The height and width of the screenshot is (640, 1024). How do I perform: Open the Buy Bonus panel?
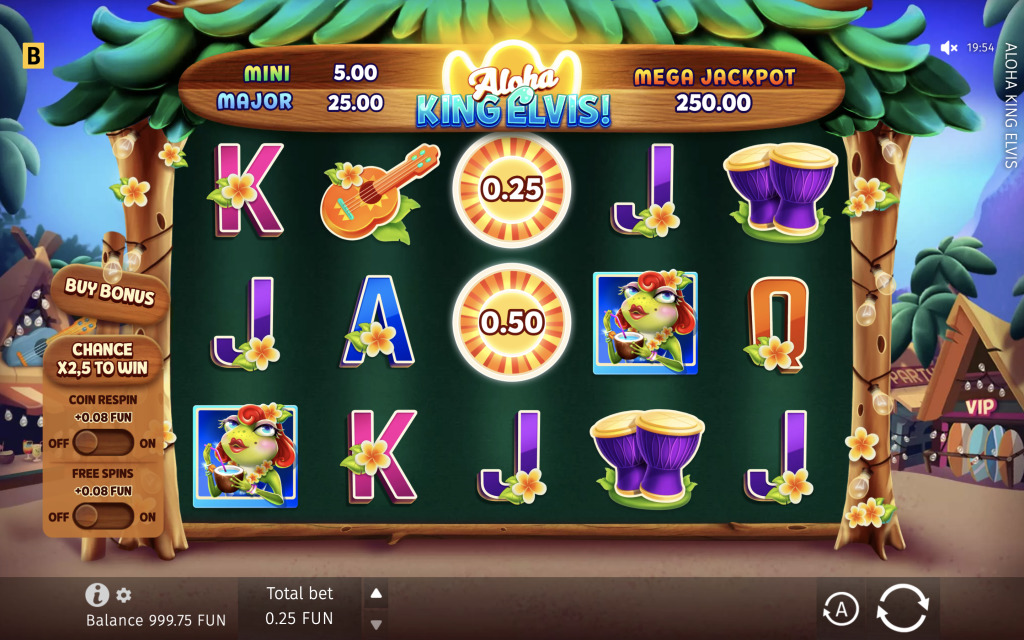click(109, 291)
